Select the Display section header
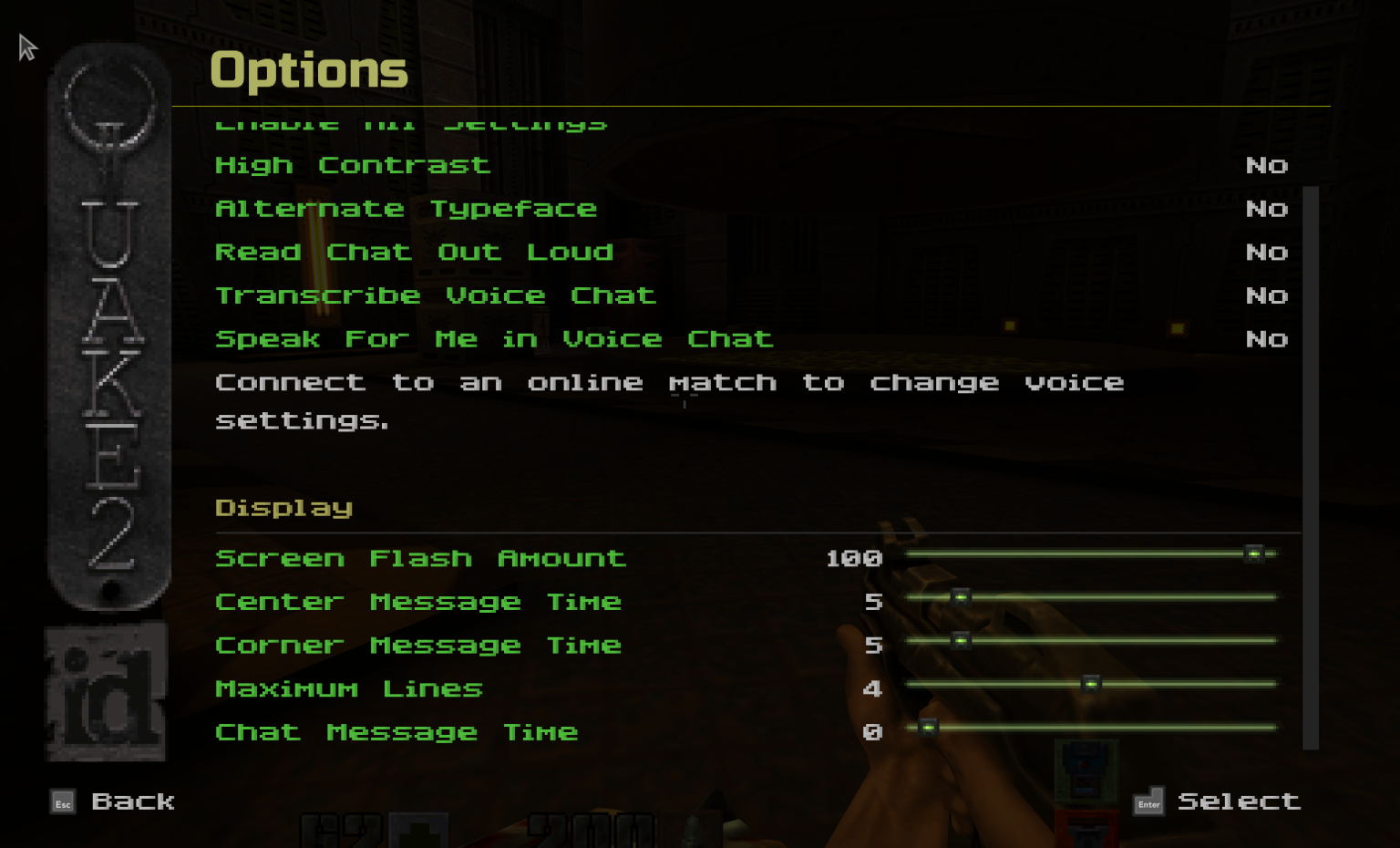The image size is (1400, 848). [283, 508]
